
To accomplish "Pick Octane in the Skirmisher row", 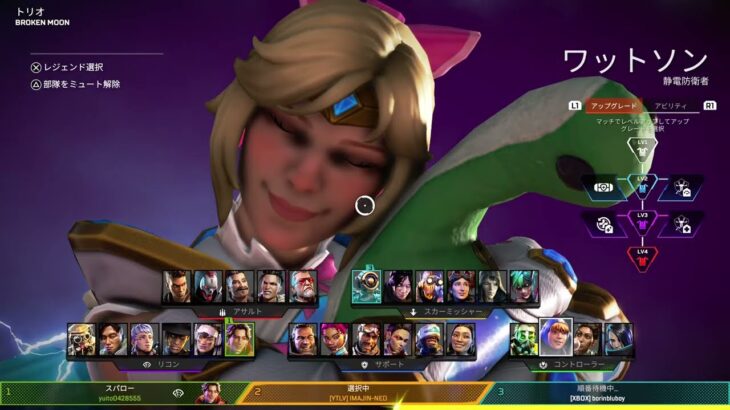I will point(429,286).
